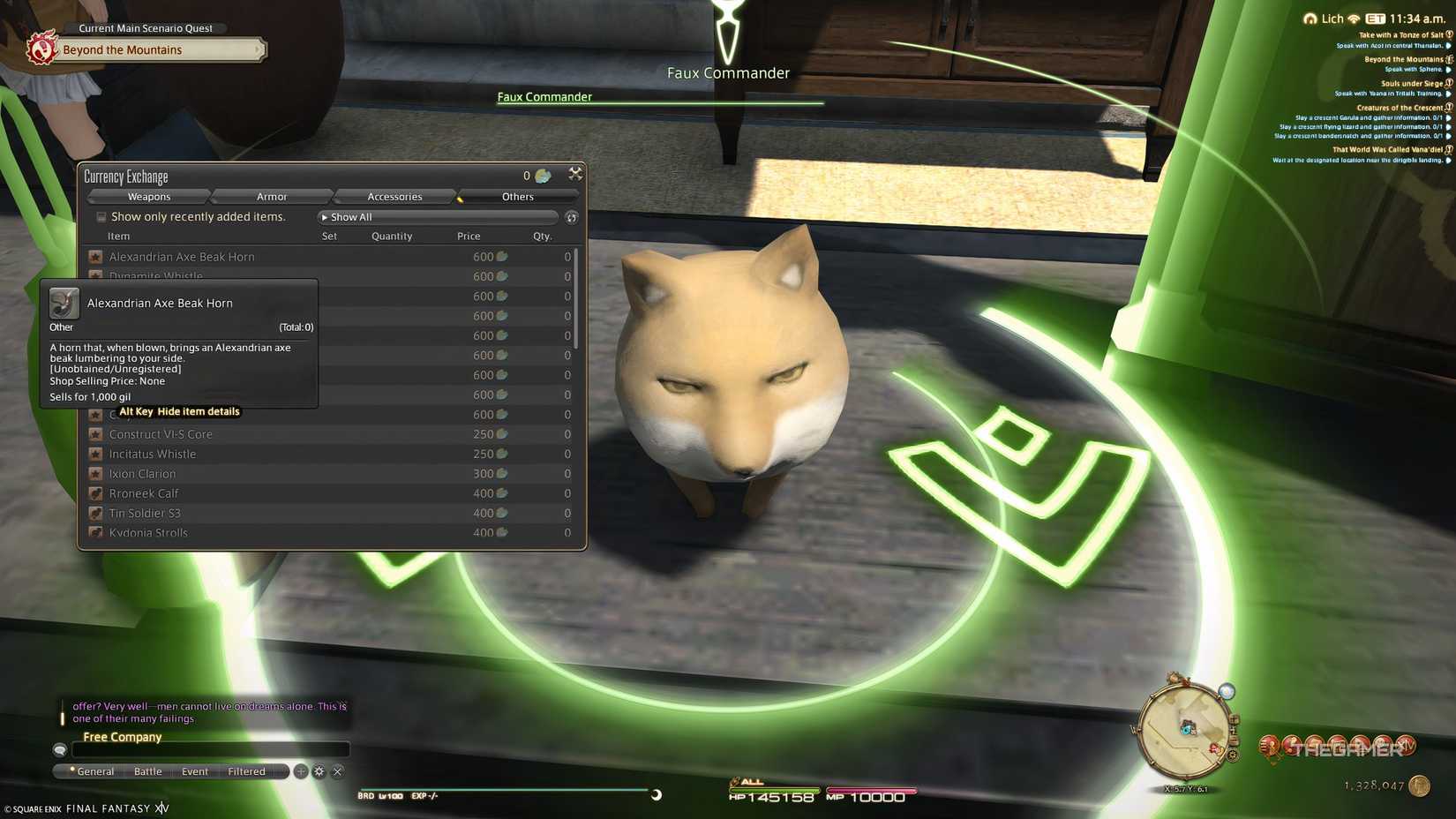The image size is (1456, 819).
Task: Click inside the Free Company chat input field
Action: (212, 749)
